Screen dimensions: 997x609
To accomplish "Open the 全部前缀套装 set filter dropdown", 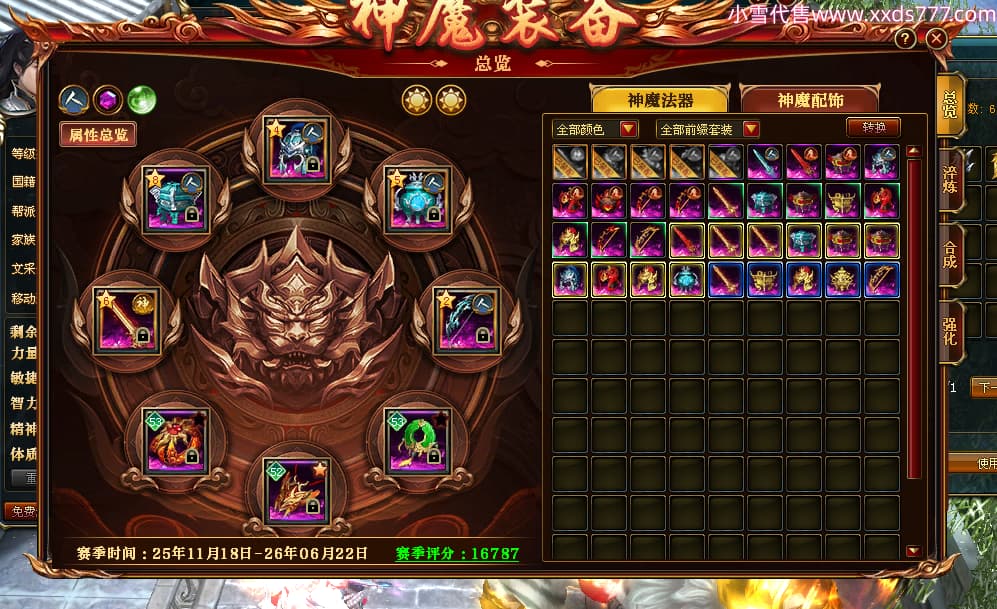I will [x=708, y=129].
